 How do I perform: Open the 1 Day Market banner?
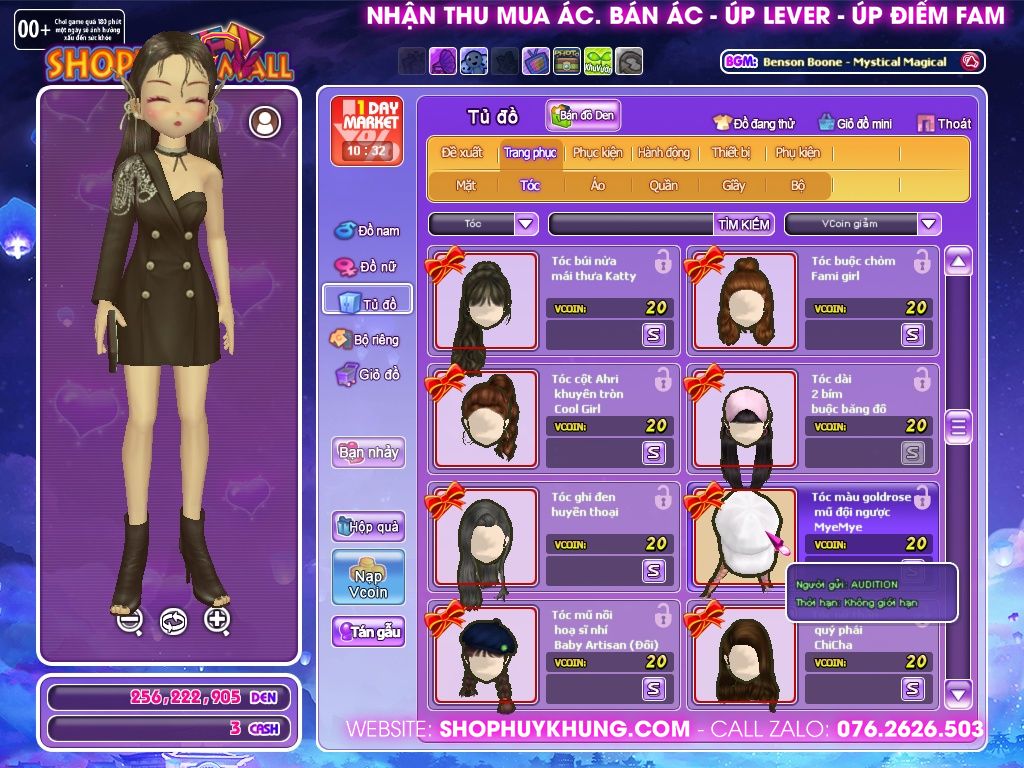point(366,131)
